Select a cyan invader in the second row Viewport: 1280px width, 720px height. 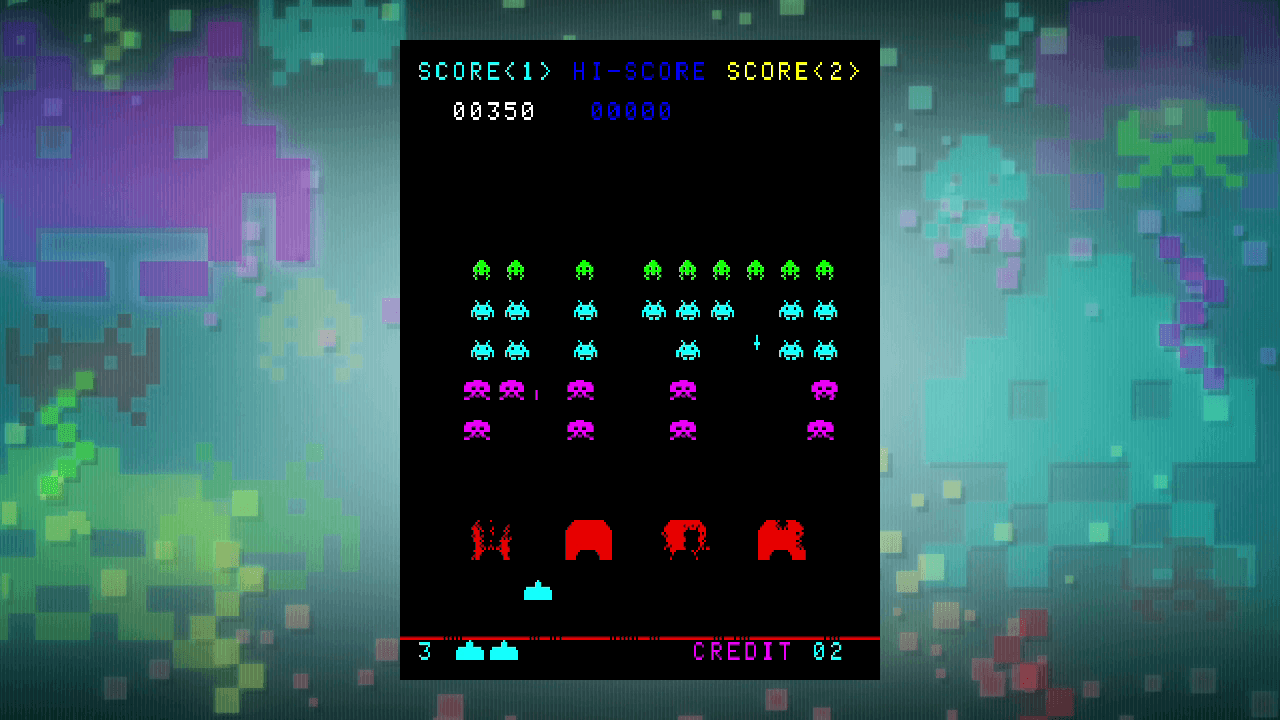481,310
